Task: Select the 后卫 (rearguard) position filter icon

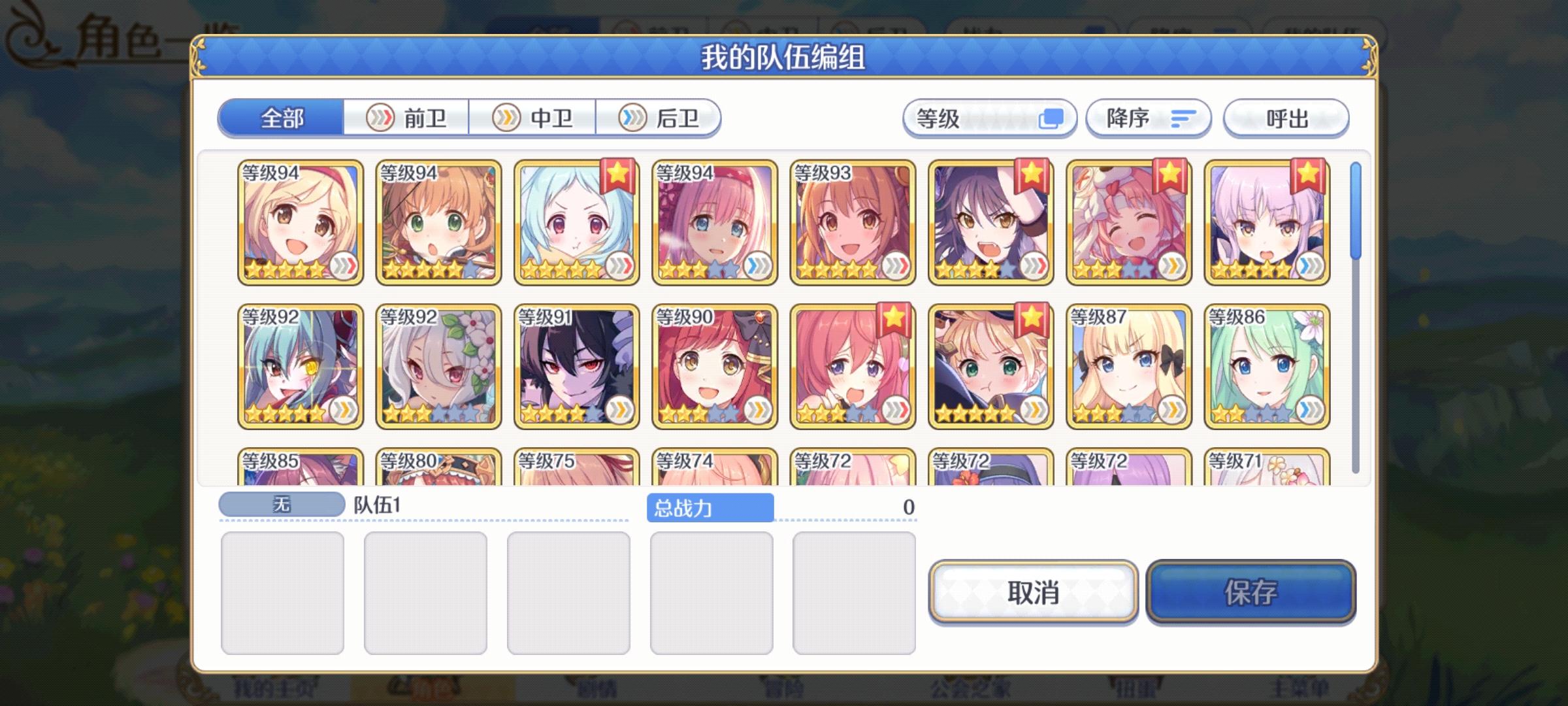Action: [x=629, y=118]
